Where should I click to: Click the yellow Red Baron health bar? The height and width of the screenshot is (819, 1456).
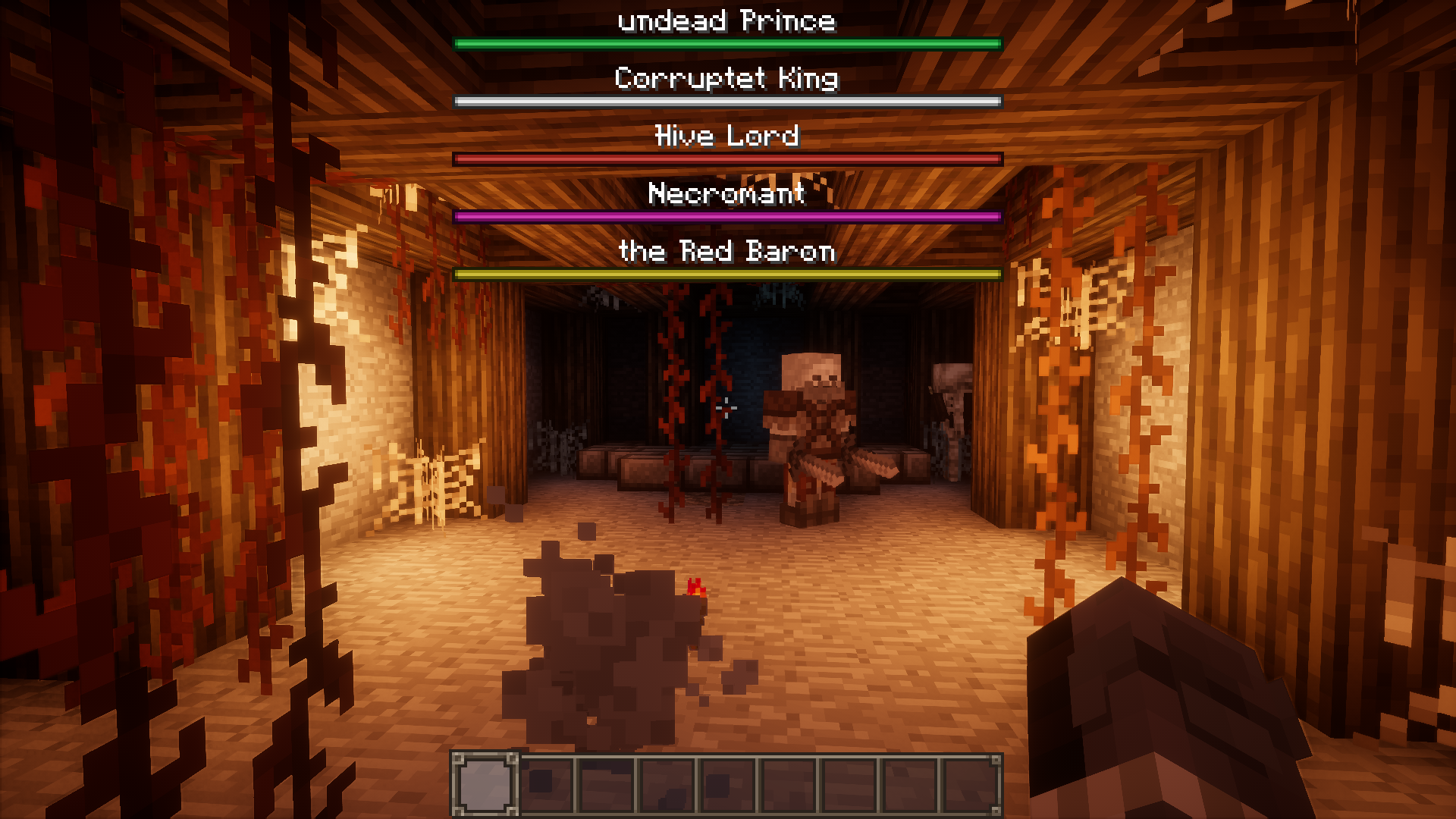click(726, 273)
